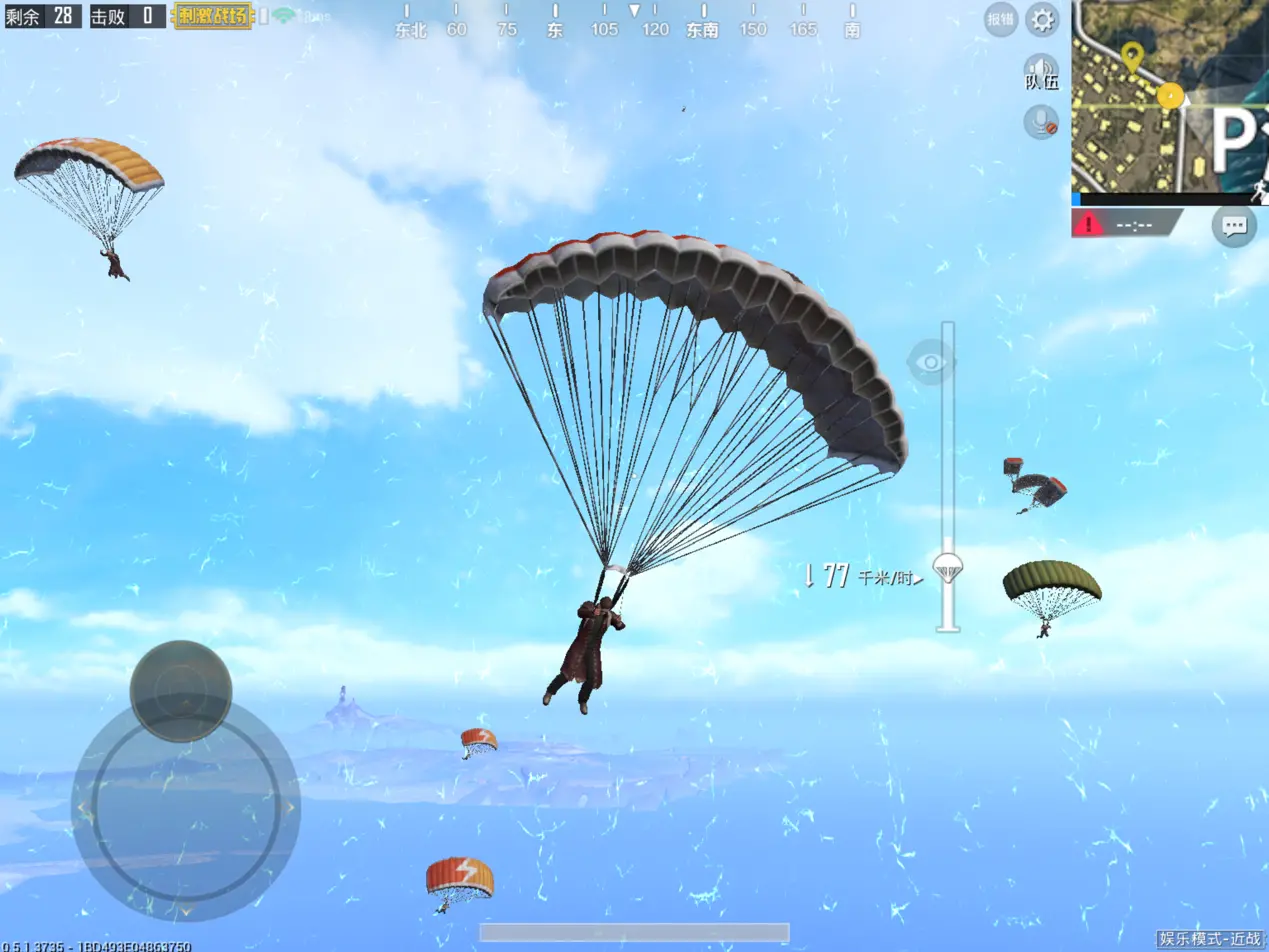Select the yellow location pin on minimap
Image resolution: width=1269 pixels, height=952 pixels.
click(x=1131, y=57)
